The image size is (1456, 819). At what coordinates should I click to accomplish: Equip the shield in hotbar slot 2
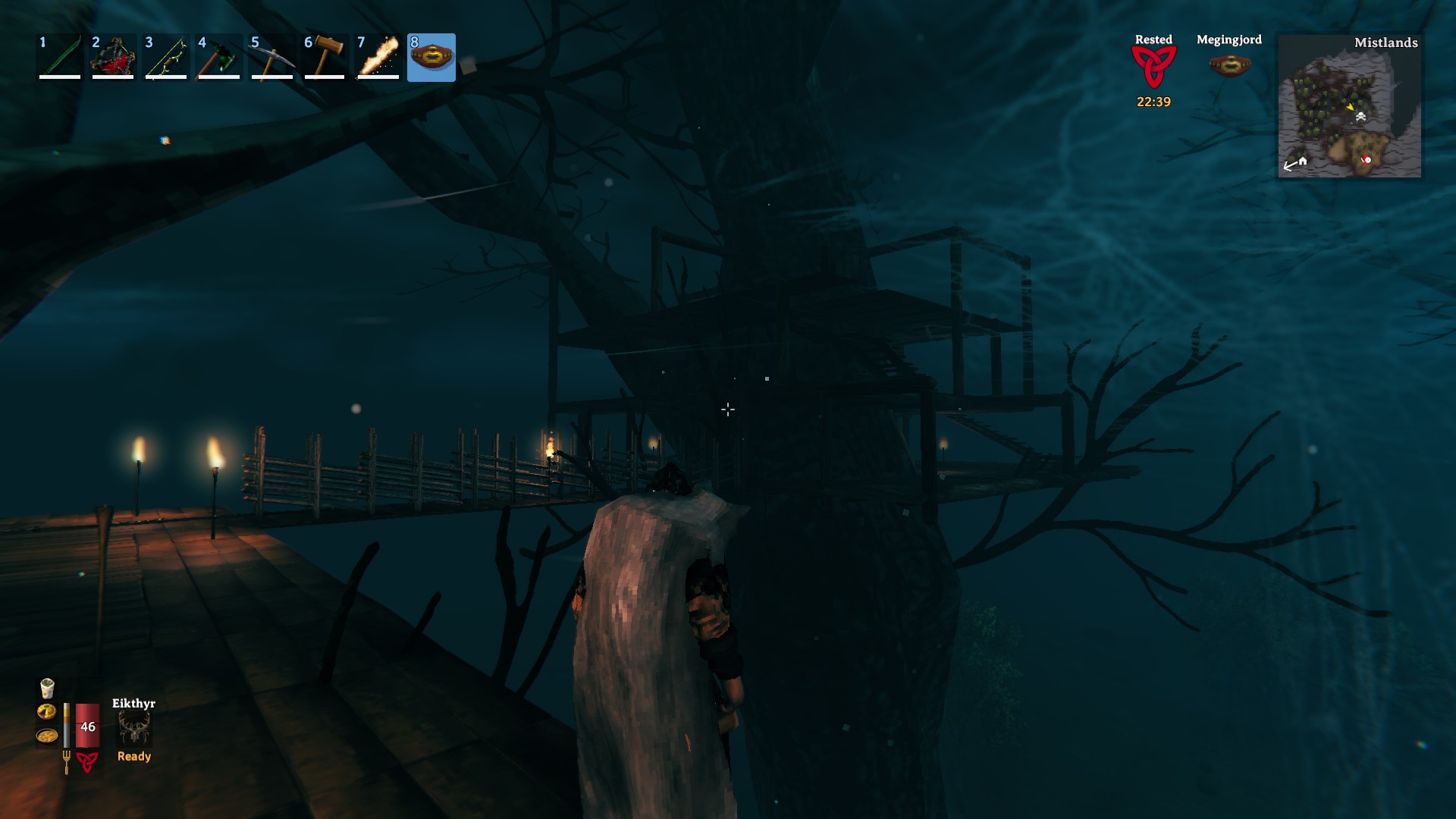coord(113,57)
